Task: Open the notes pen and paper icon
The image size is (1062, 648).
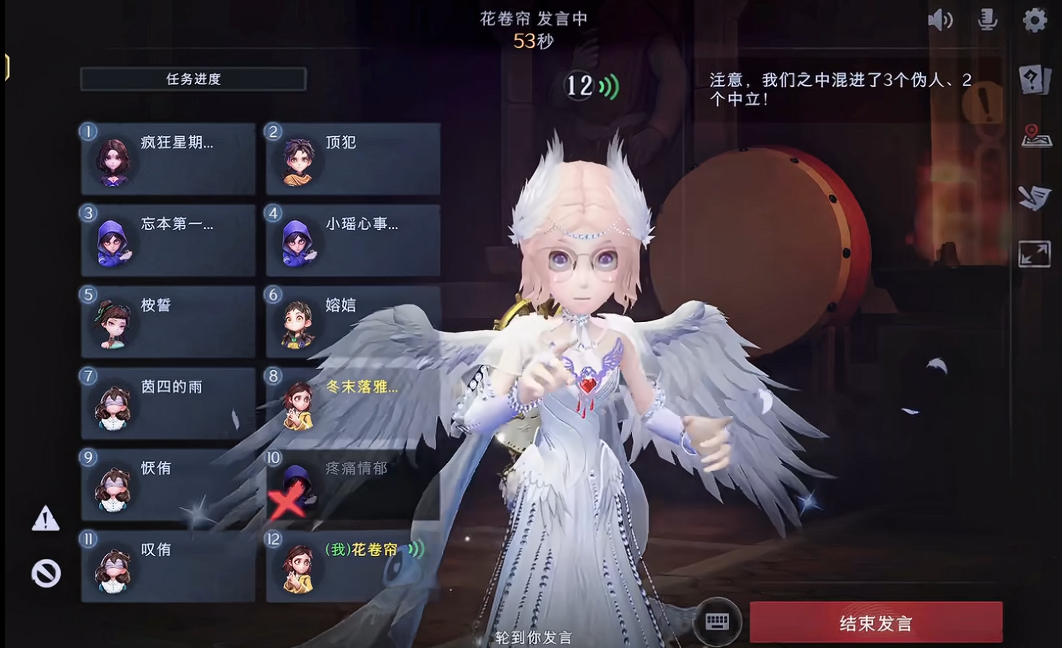Action: coord(1035,196)
